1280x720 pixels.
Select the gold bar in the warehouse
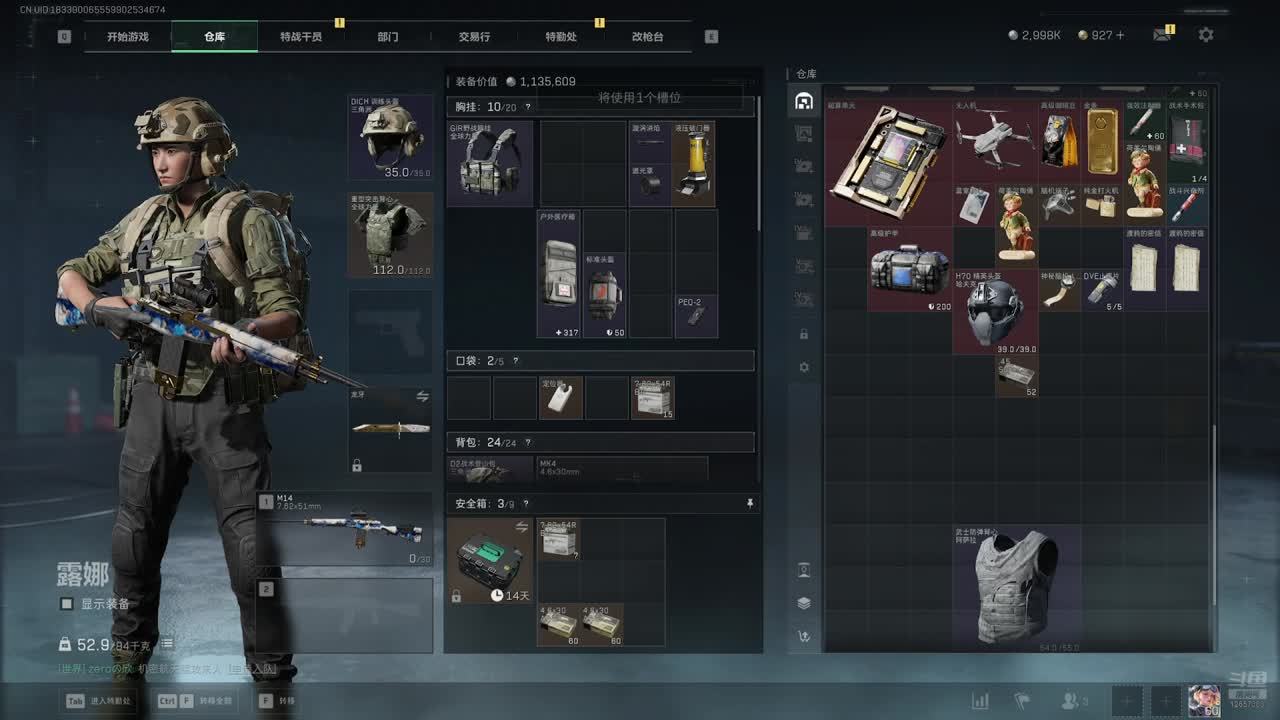click(x=1102, y=140)
